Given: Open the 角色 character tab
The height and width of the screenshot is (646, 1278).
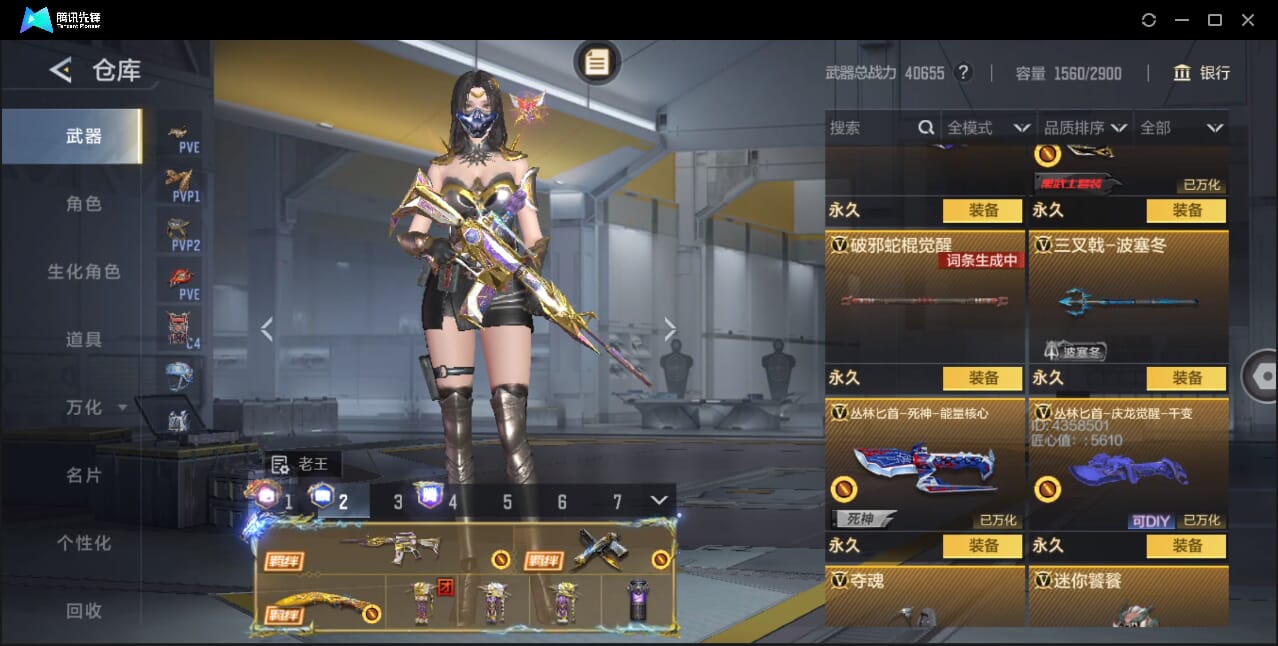Looking at the screenshot, I should (83, 204).
